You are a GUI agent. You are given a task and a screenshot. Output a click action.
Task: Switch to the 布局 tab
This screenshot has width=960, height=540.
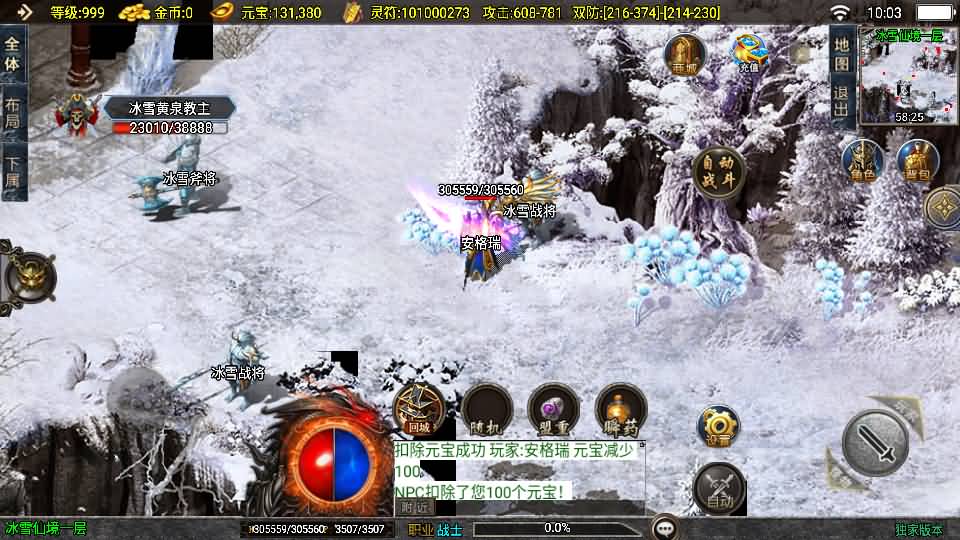click(13, 114)
